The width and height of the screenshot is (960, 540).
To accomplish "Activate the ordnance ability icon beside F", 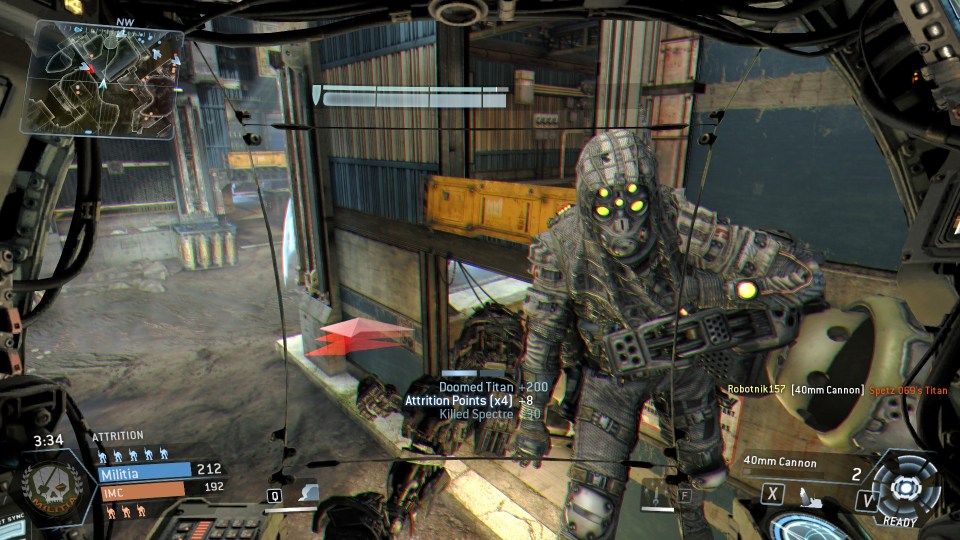I will [657, 493].
